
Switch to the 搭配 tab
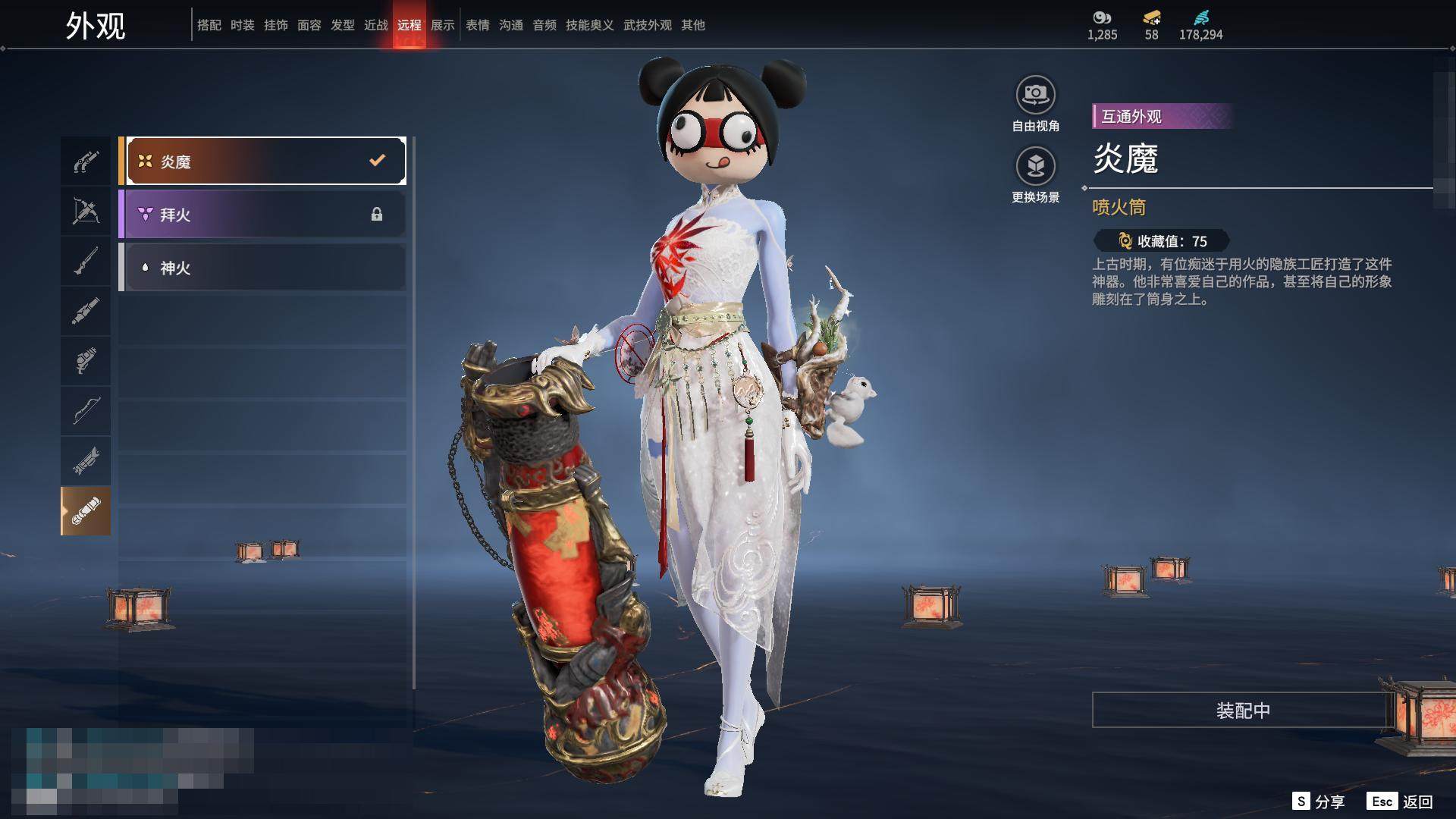[x=209, y=25]
